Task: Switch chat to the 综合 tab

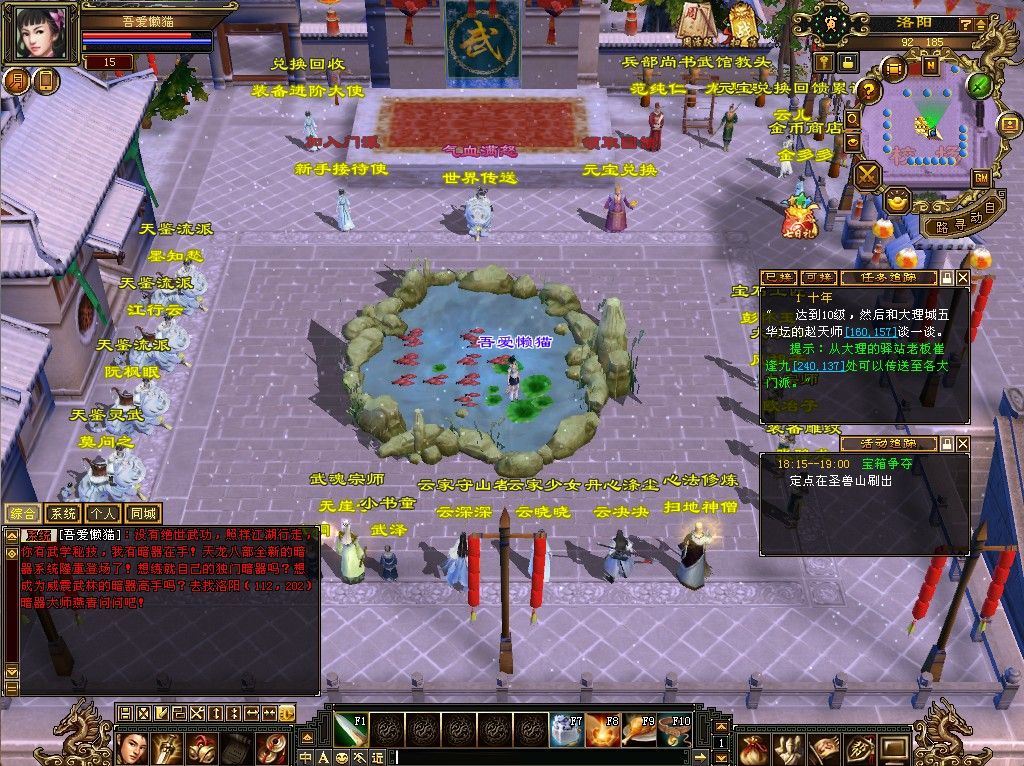Action: 23,513
